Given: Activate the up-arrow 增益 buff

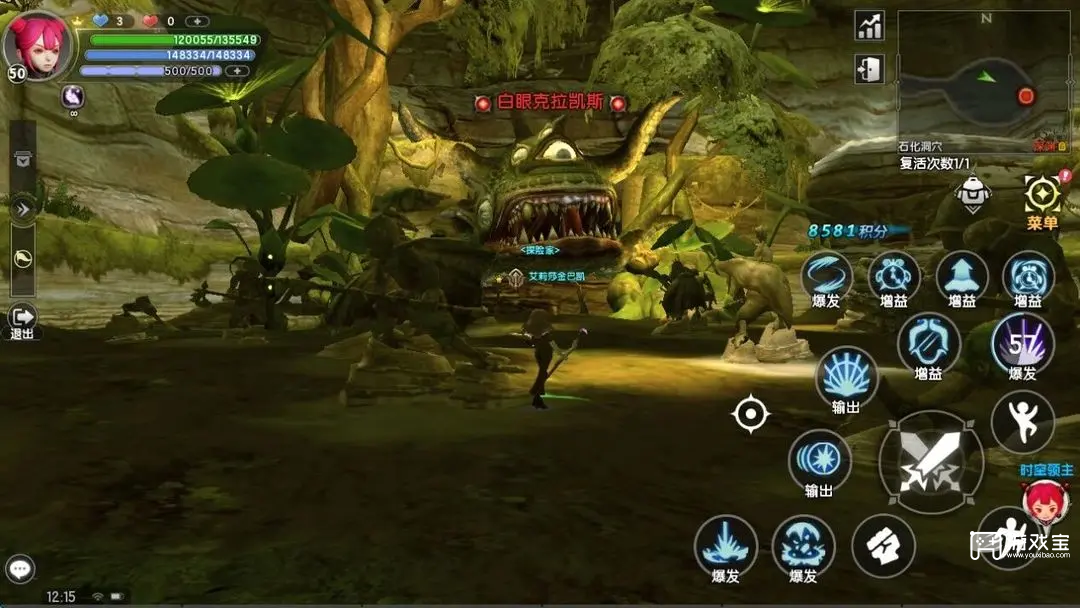Looking at the screenshot, I should 961,276.
